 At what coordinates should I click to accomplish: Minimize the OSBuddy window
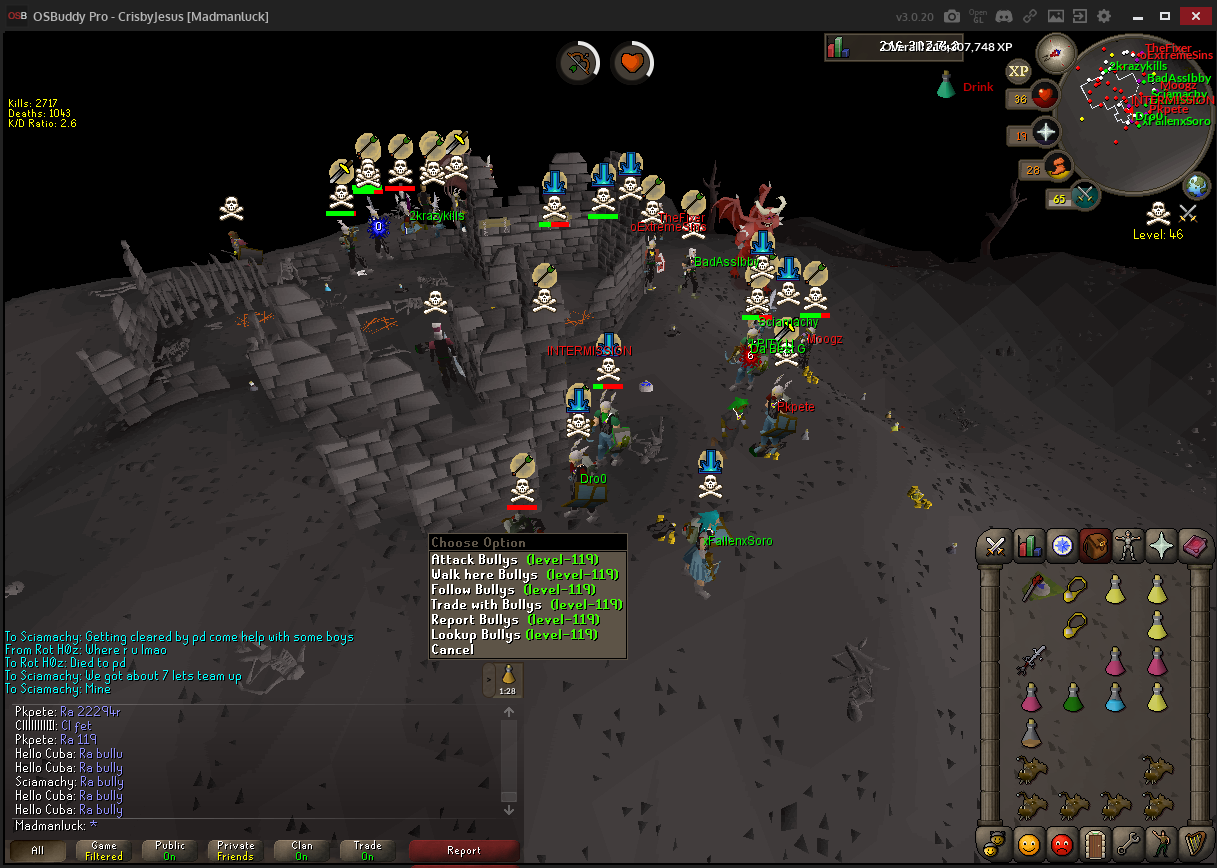pos(1137,16)
